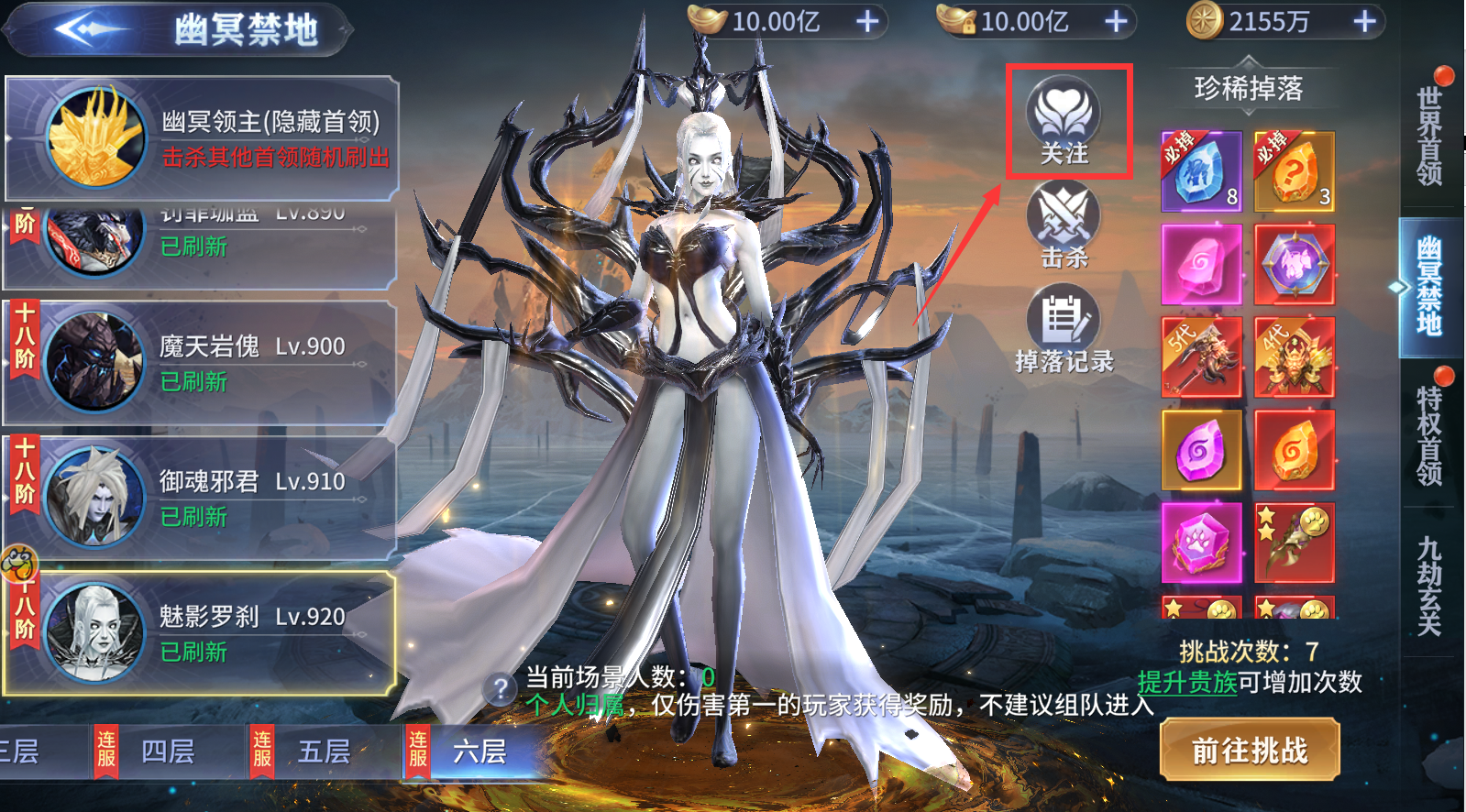Screen dimensions: 1466x812
Task: Switch to floor 四层
Action: [x=168, y=752]
